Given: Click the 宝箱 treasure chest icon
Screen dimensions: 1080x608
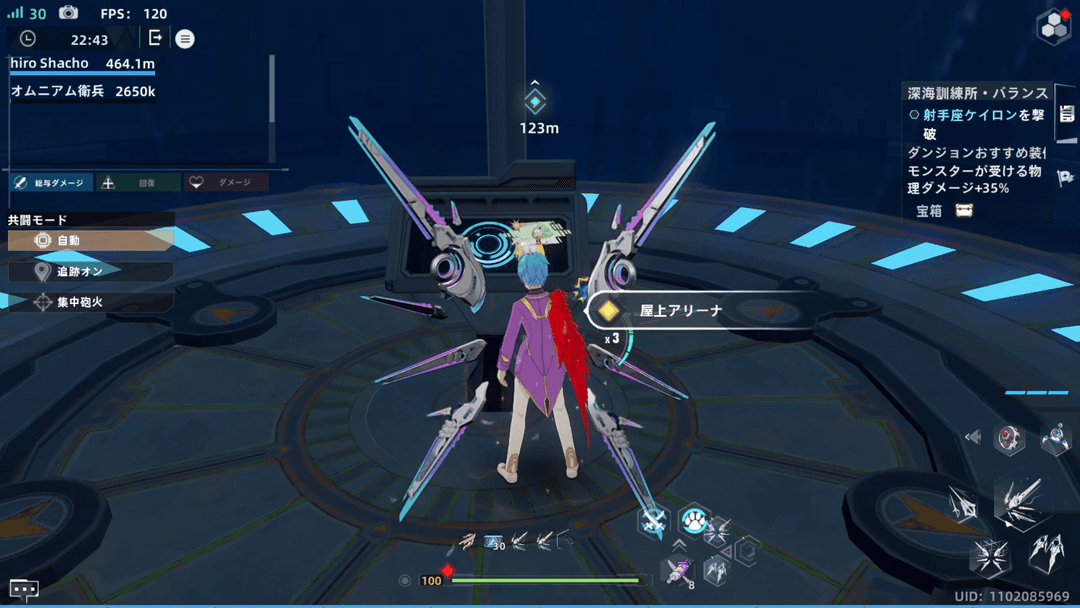Looking at the screenshot, I should [x=964, y=211].
